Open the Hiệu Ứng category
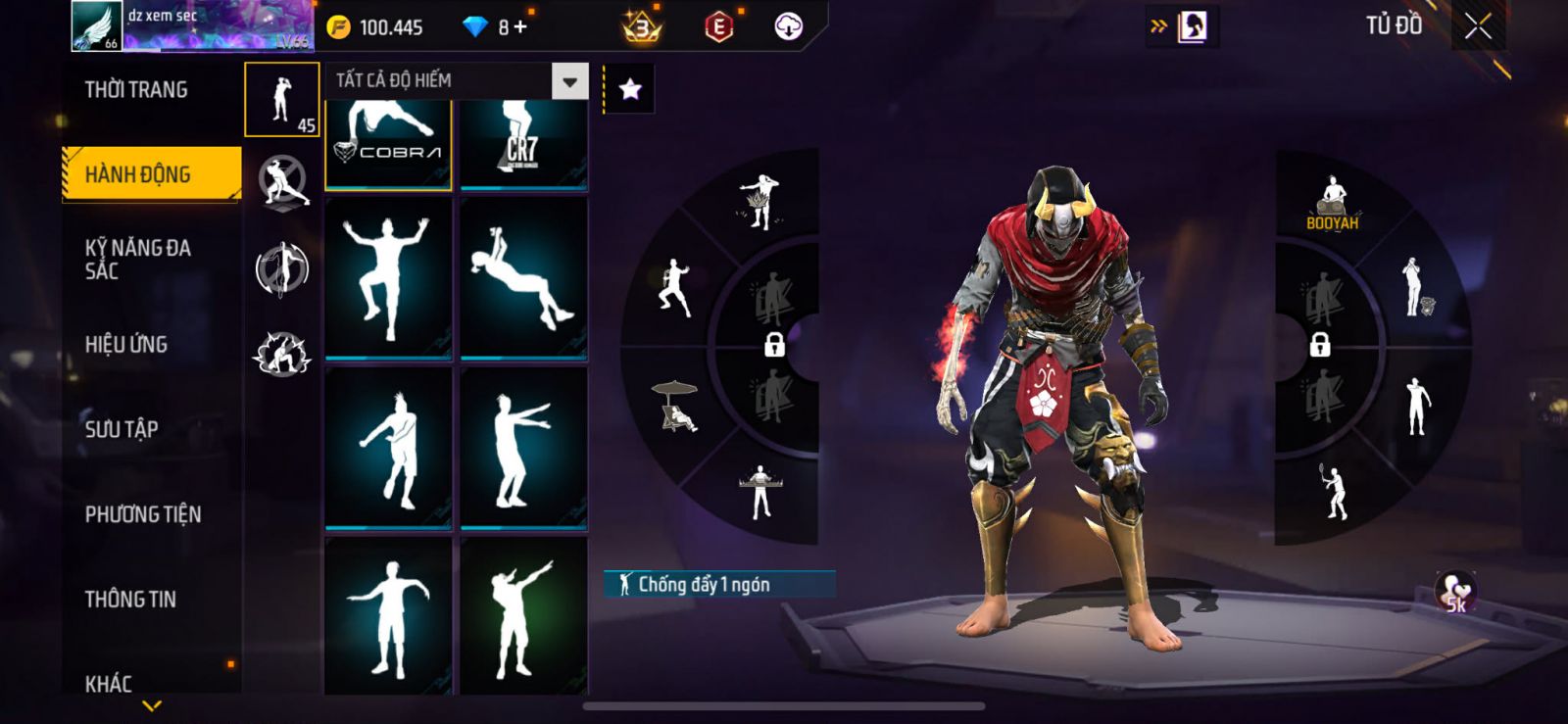This screenshot has width=1568, height=724. click(x=126, y=344)
